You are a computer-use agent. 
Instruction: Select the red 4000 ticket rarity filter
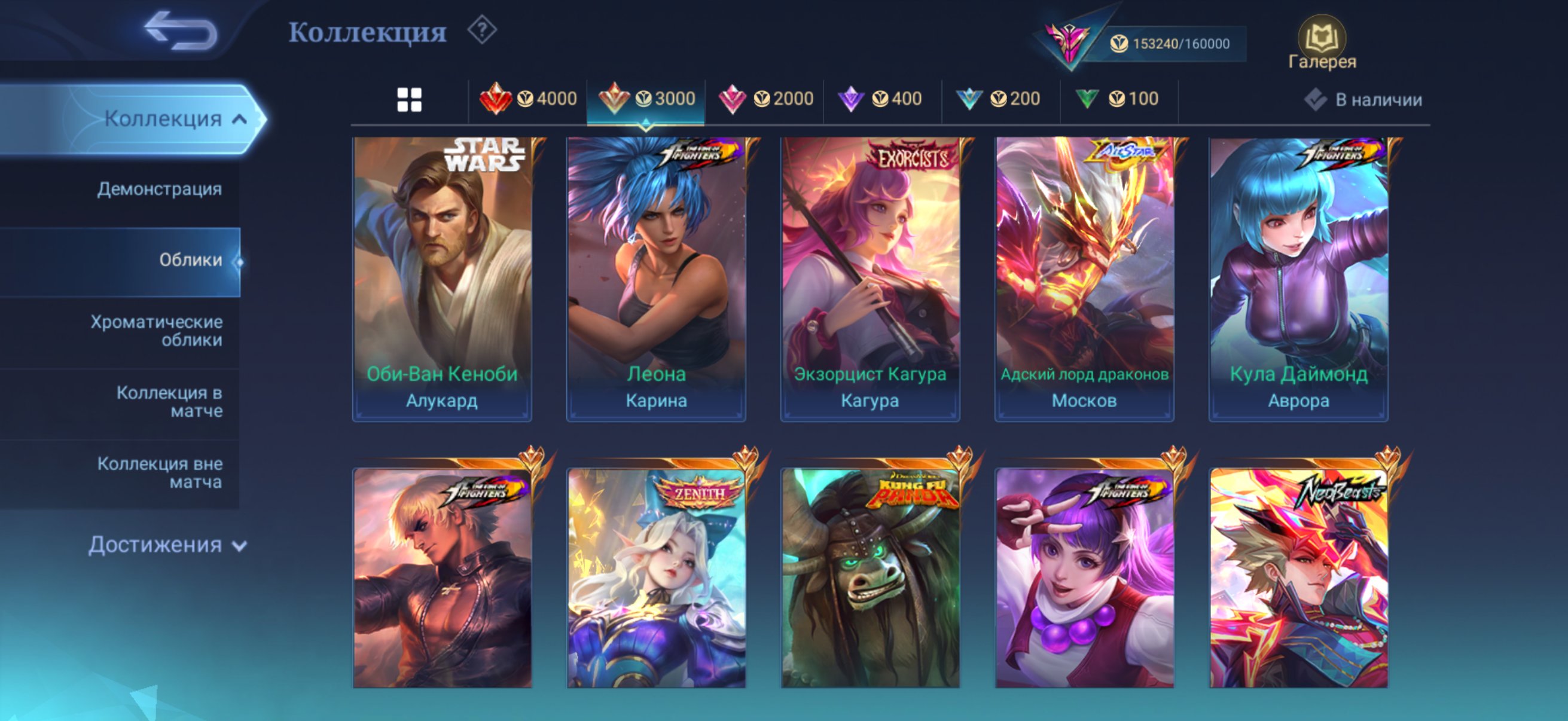click(x=530, y=98)
